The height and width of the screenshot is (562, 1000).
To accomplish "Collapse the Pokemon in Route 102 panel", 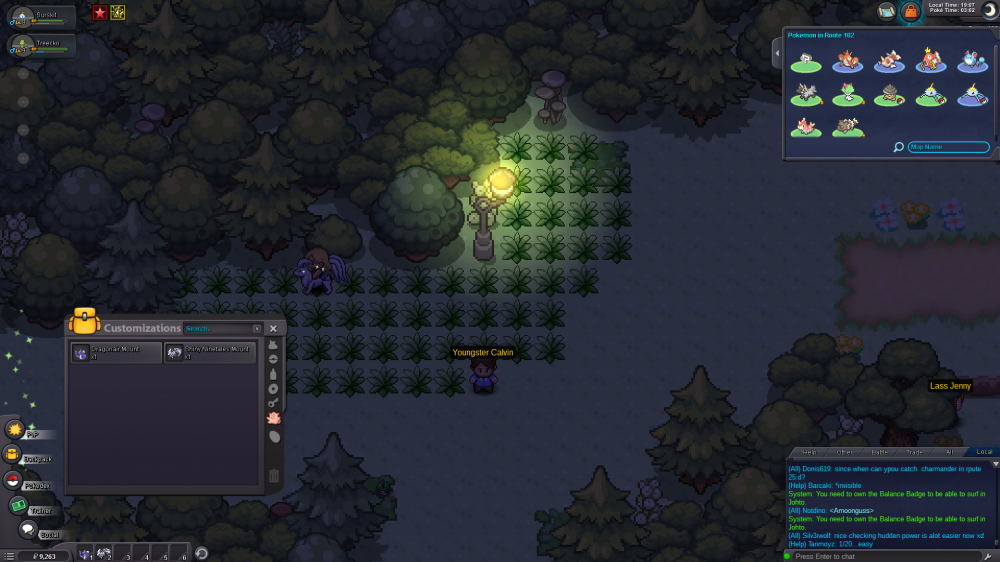I will (777, 51).
